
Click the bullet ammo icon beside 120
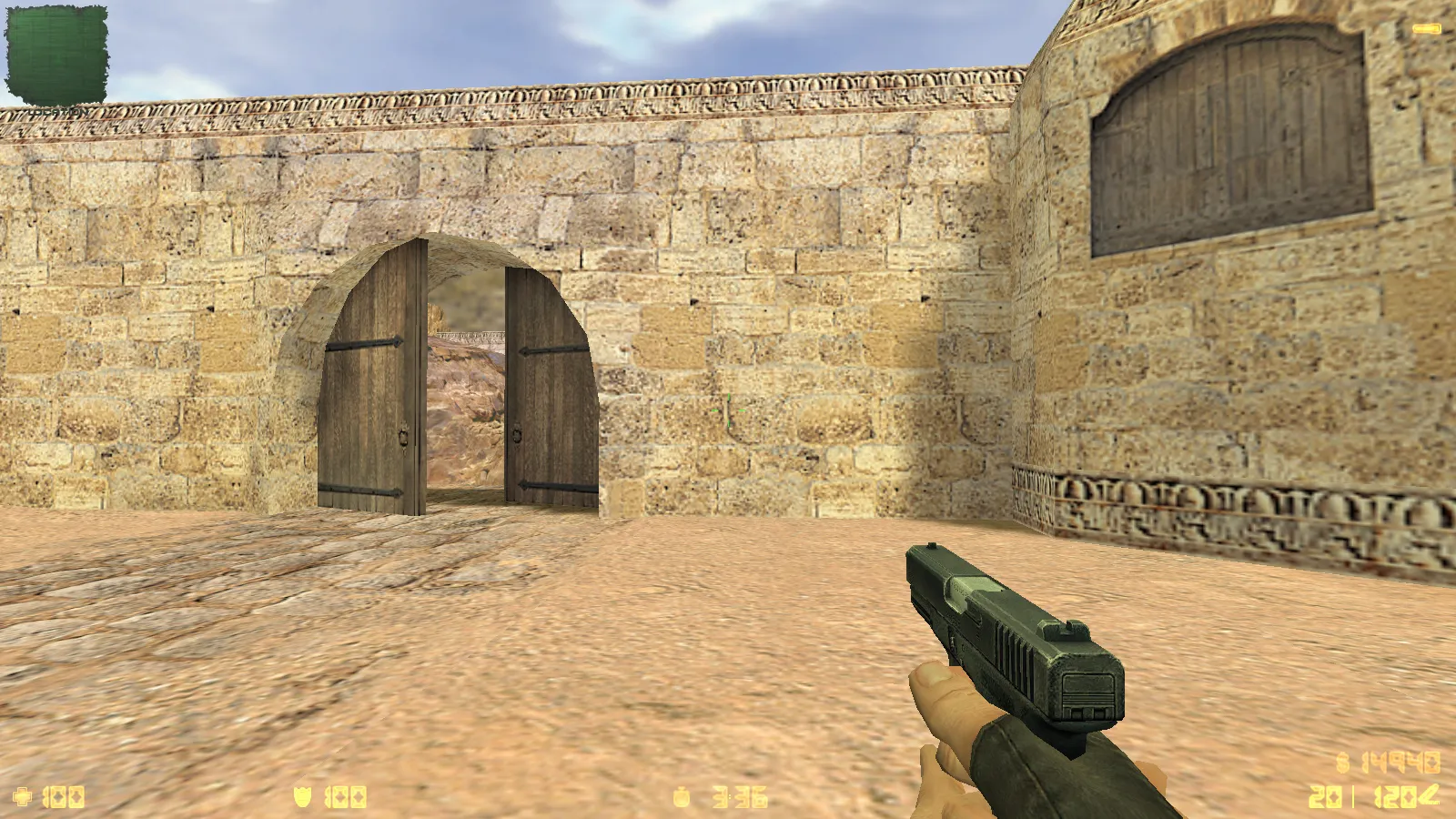(1431, 796)
